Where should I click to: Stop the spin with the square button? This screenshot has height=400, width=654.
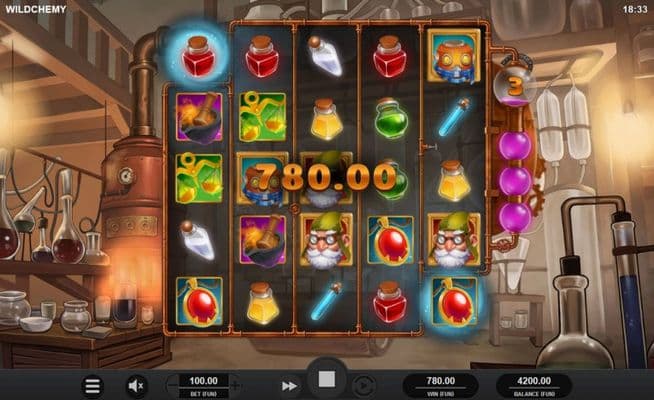click(326, 381)
